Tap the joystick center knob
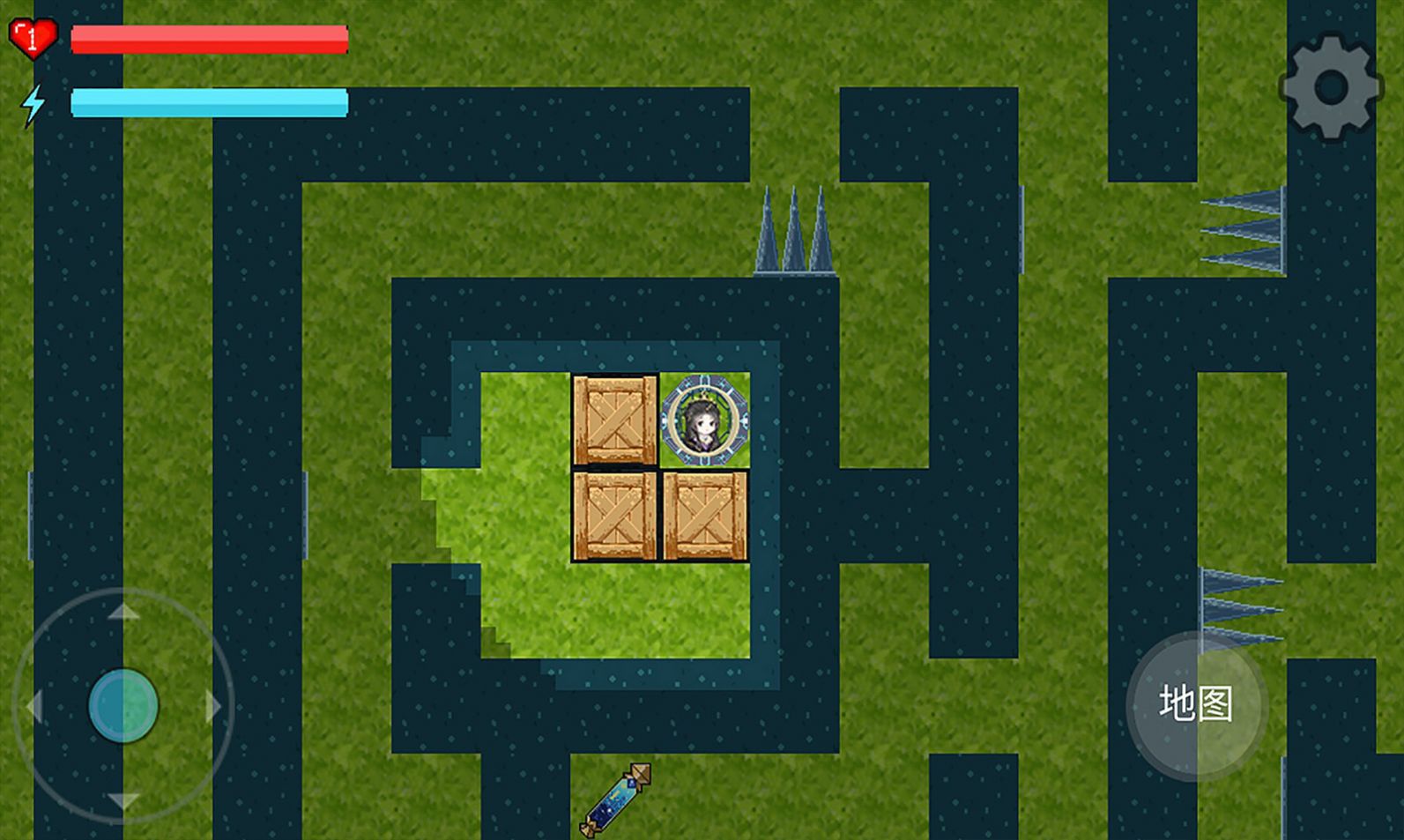Screen dimensions: 1404x840 123,705
